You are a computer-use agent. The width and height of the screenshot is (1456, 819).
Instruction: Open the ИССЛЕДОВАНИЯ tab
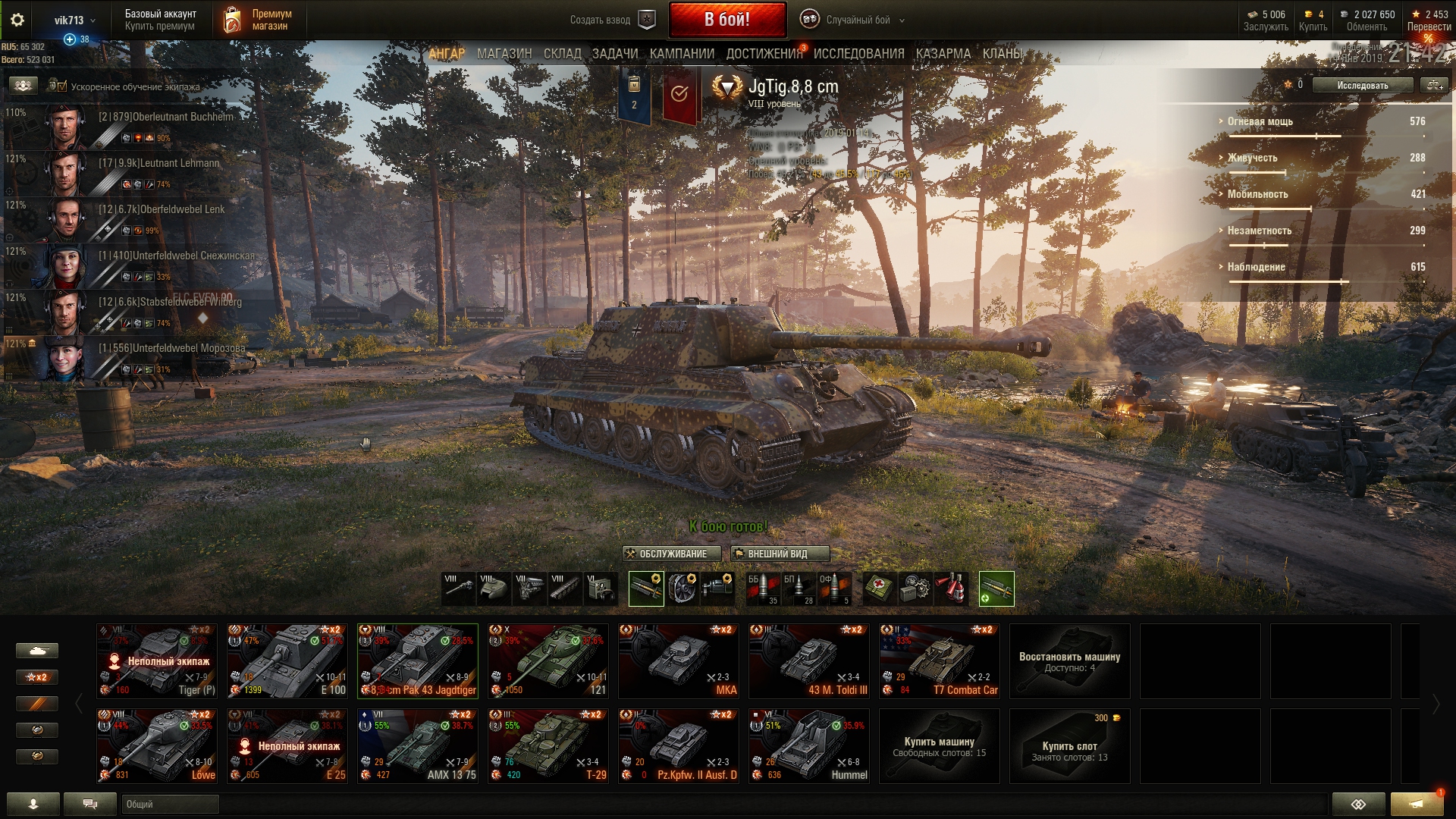coord(858,54)
